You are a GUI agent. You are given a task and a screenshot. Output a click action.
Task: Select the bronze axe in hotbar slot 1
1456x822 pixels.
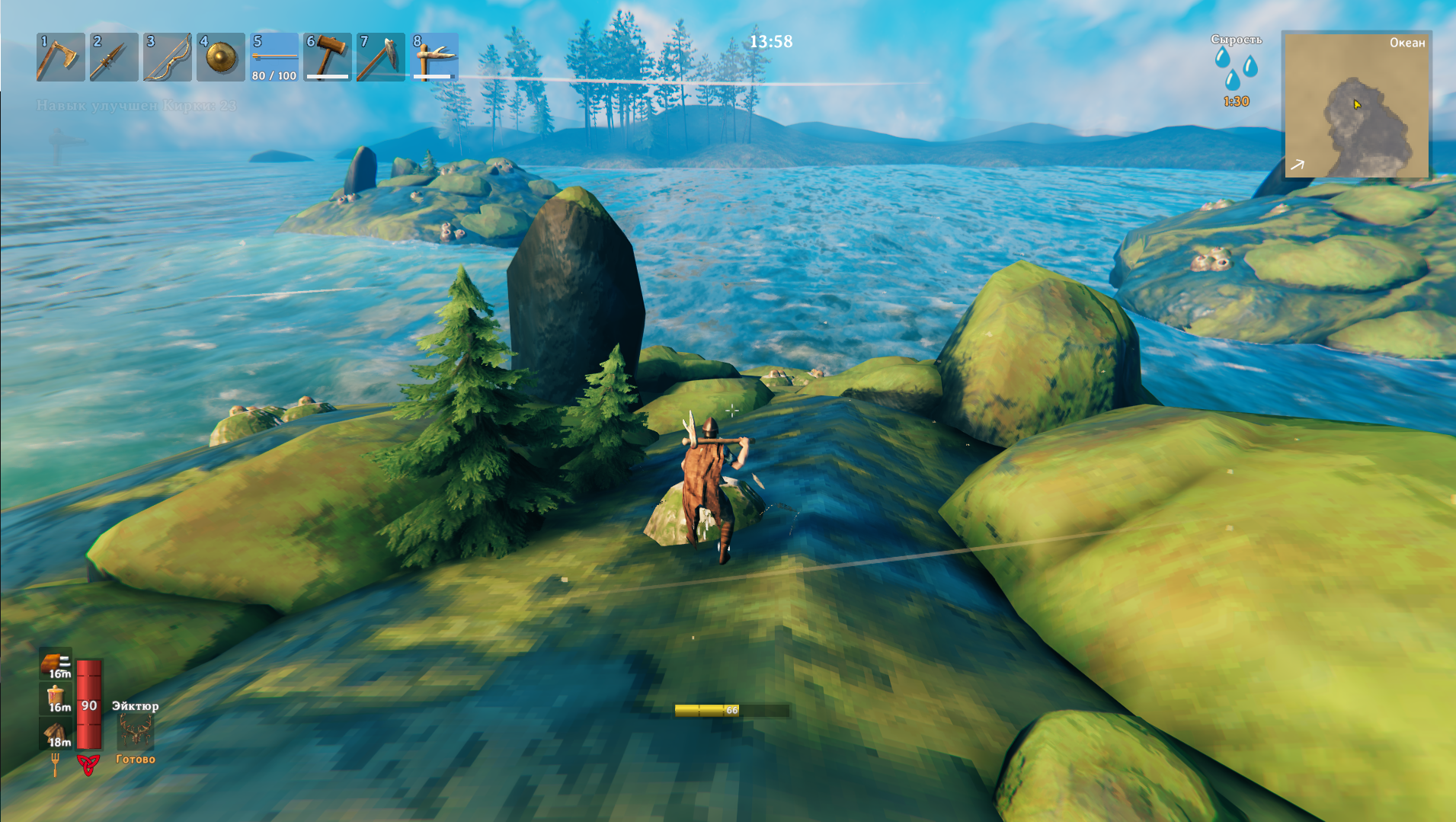coord(60,57)
